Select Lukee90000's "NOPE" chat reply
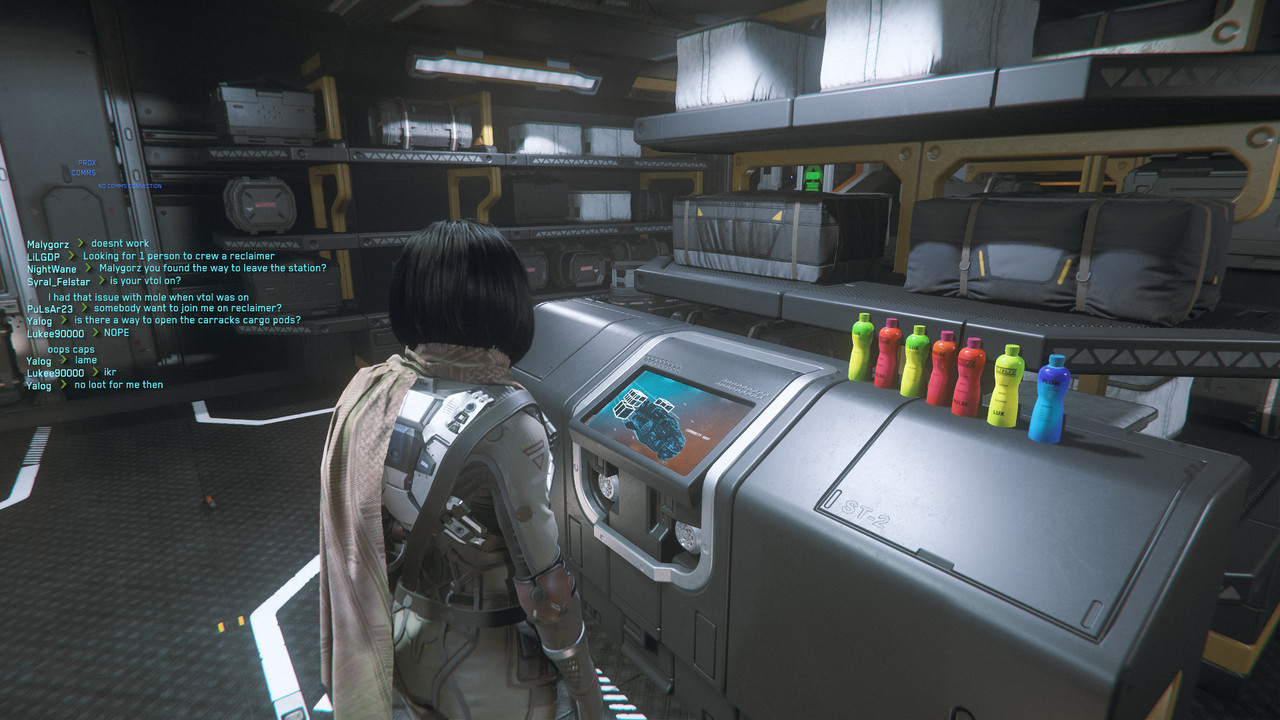Image resolution: width=1280 pixels, height=720 pixels. (x=116, y=333)
